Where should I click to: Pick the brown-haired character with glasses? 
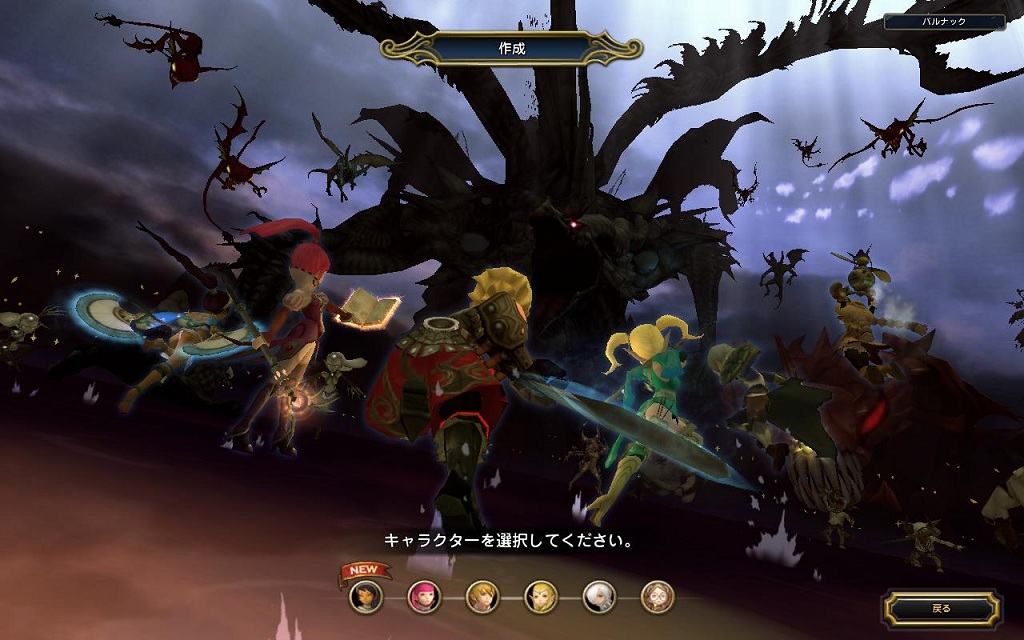click(x=657, y=597)
